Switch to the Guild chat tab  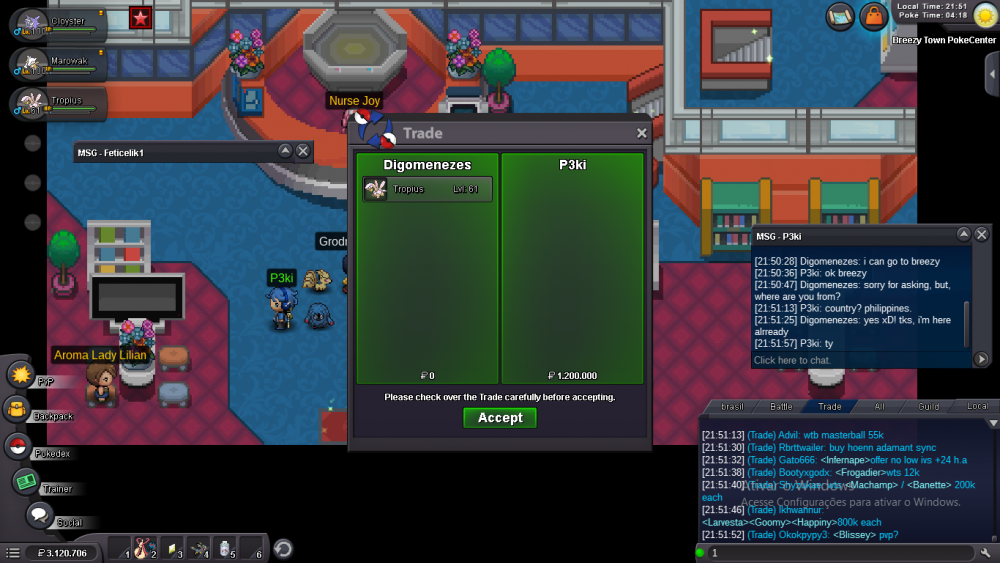coord(929,407)
